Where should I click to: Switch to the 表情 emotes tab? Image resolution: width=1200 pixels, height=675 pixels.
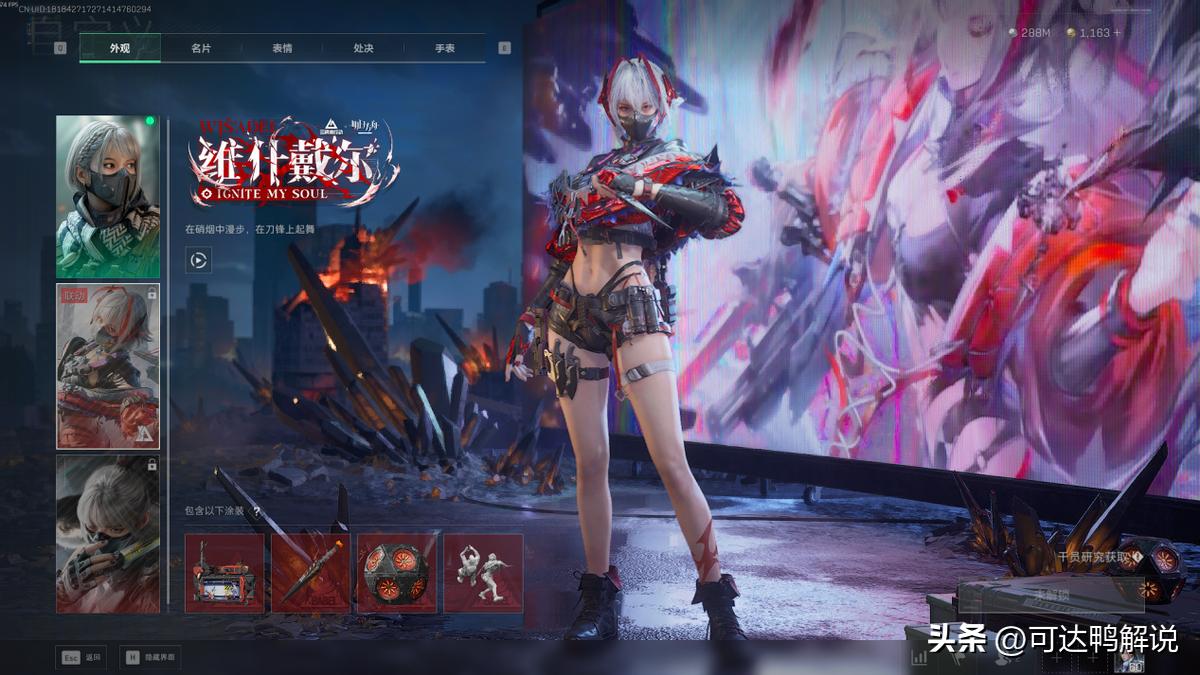(282, 48)
